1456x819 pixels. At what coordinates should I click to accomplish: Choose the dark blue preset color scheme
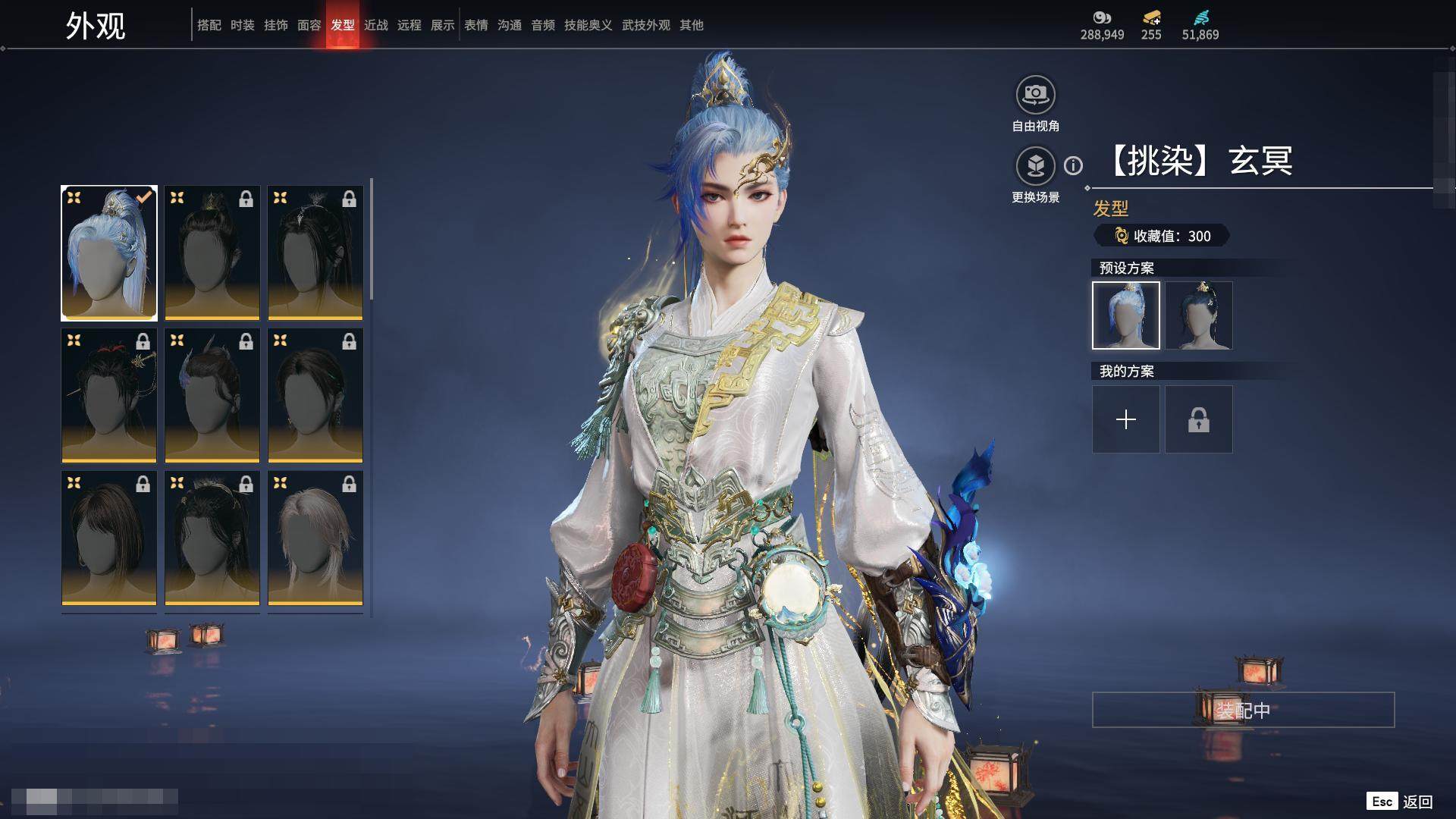click(1198, 315)
